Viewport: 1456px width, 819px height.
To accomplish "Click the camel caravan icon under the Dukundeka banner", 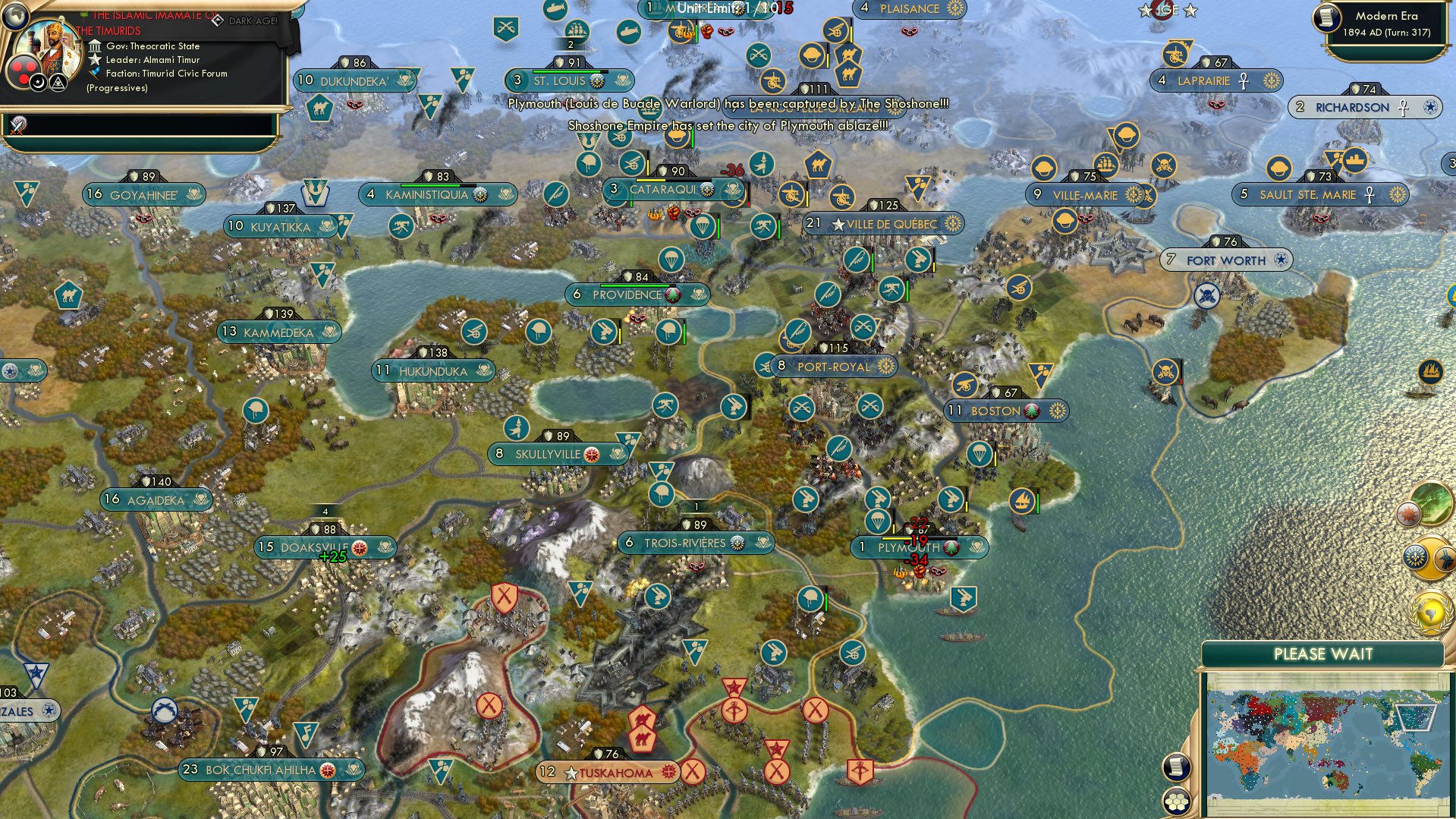I will point(319,108).
